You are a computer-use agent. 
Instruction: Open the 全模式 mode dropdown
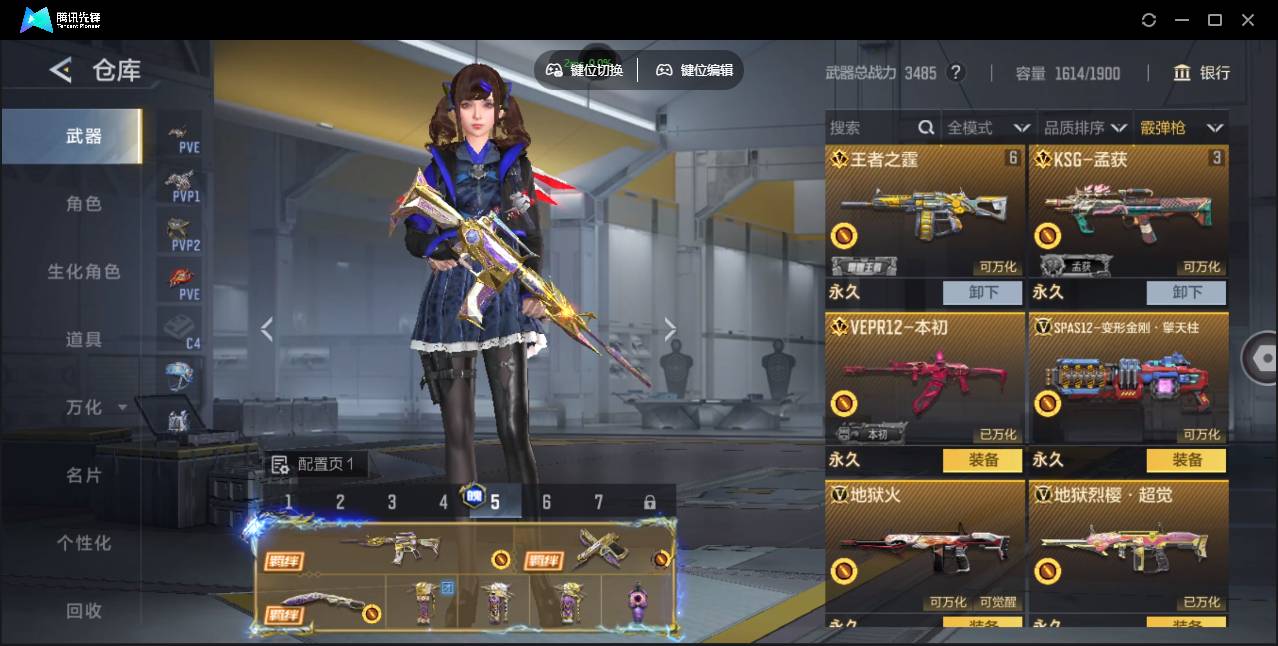coord(988,128)
